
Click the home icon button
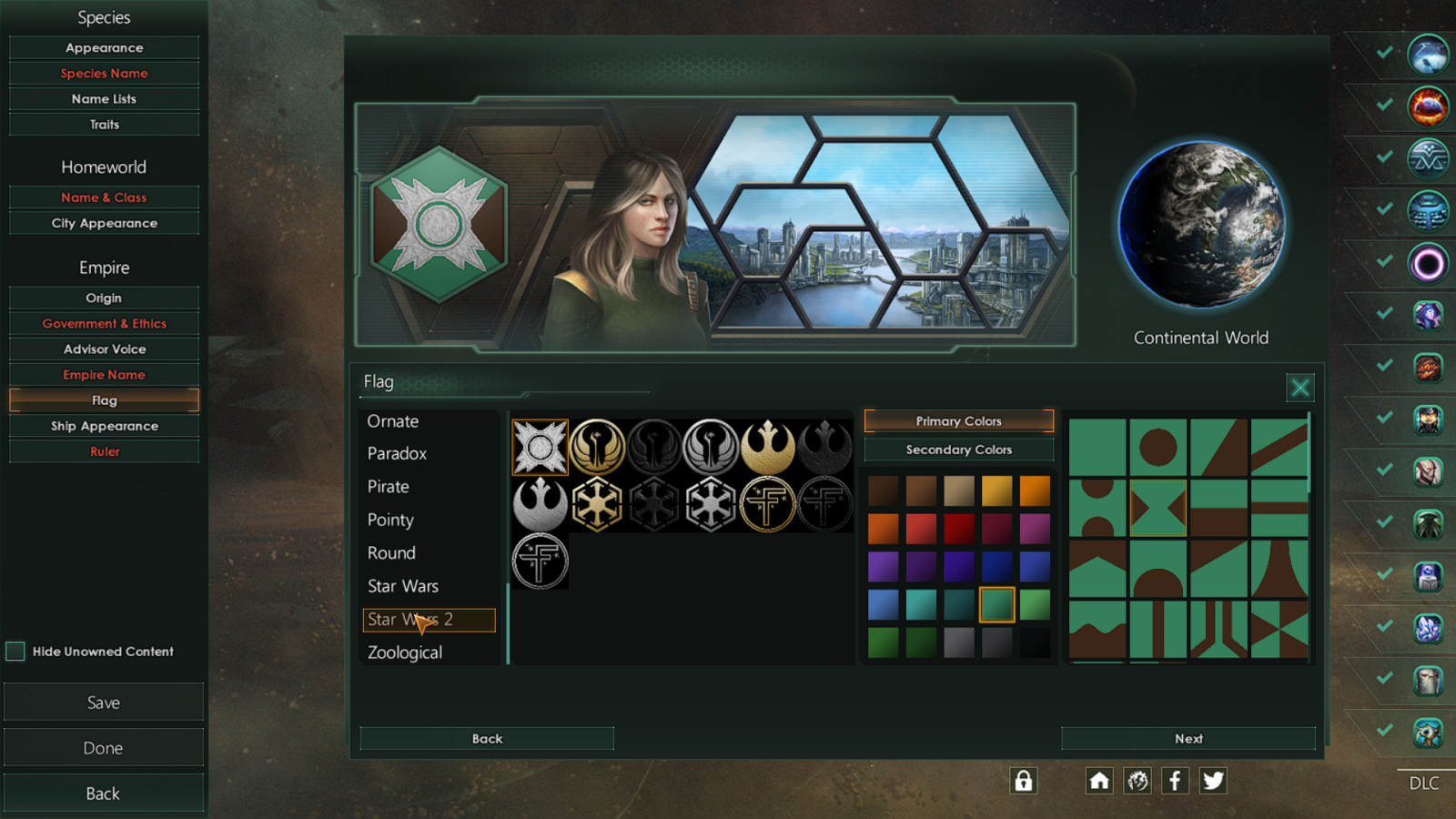pos(1099,781)
